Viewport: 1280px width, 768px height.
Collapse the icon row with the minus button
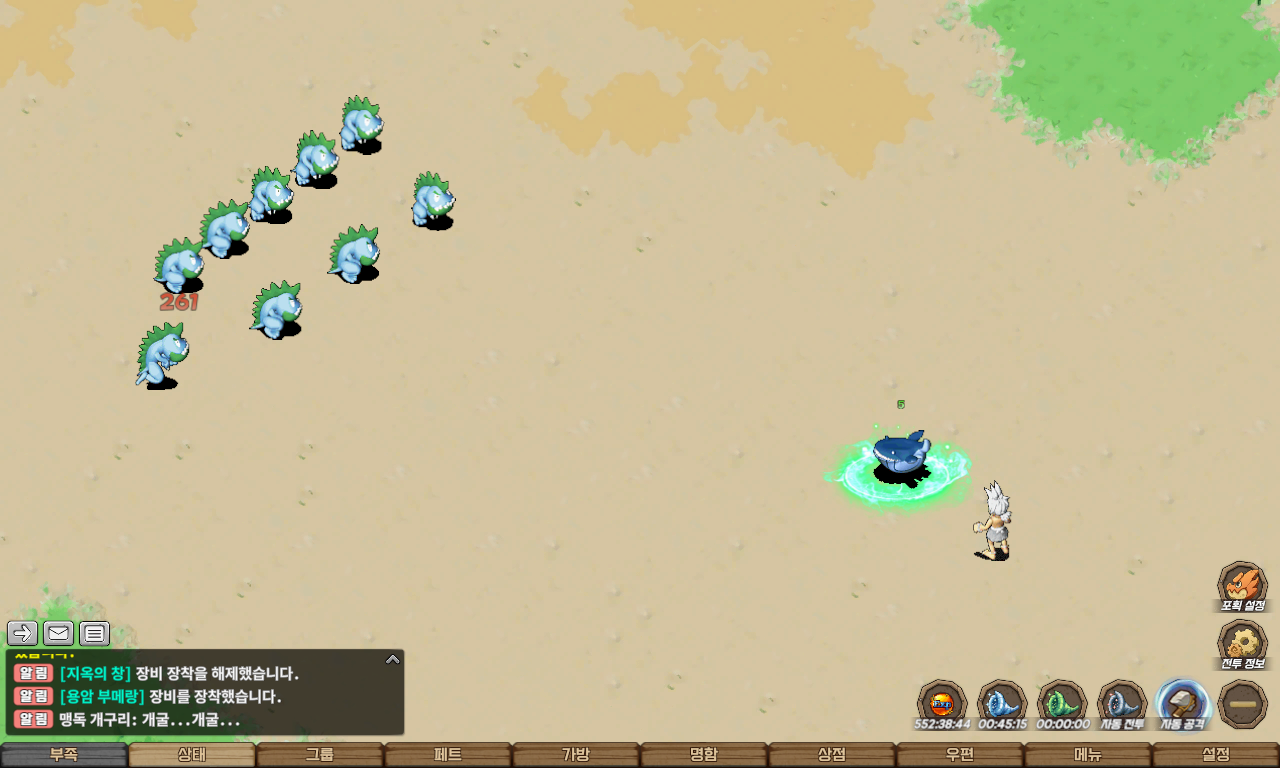pyautogui.click(x=1243, y=704)
